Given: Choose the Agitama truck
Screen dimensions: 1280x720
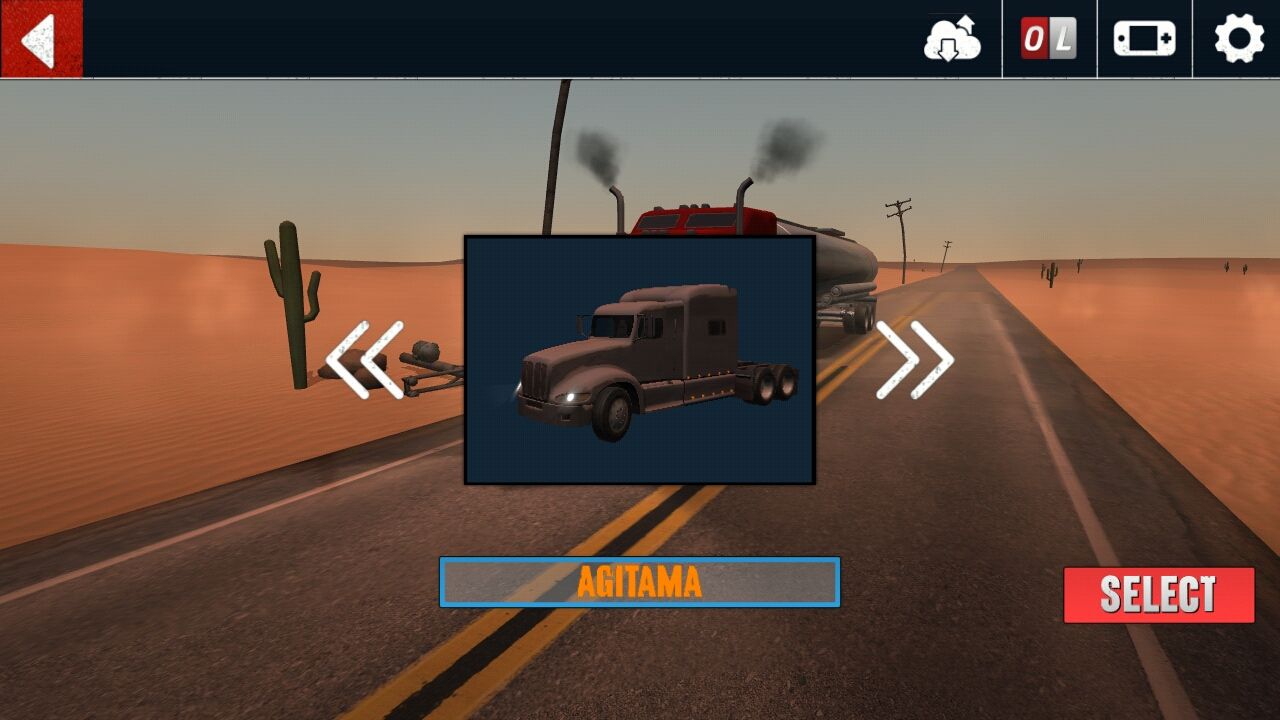Looking at the screenshot, I should pyautogui.click(x=1158, y=596).
